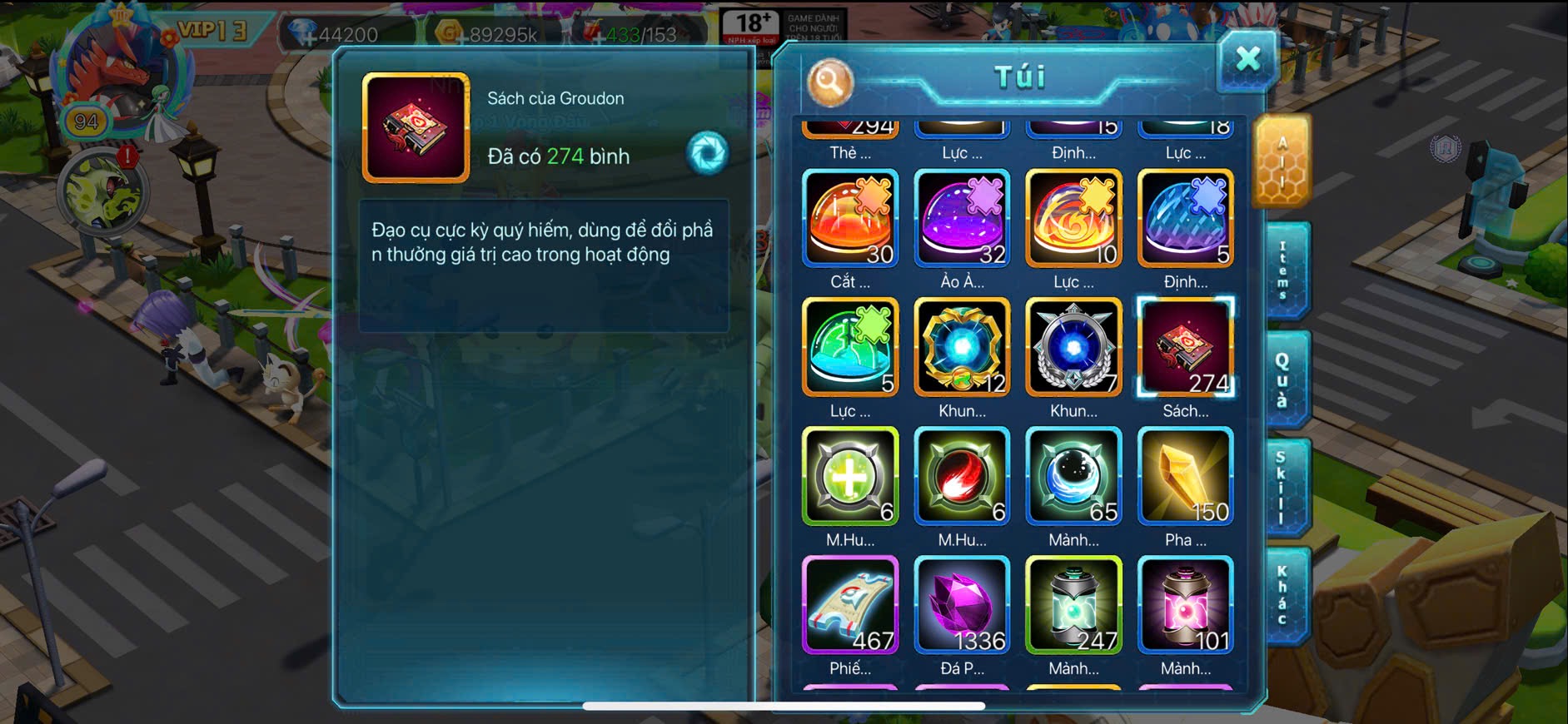Switch to the Khác tab
Image resolution: width=1568 pixels, height=724 pixels.
(1283, 595)
